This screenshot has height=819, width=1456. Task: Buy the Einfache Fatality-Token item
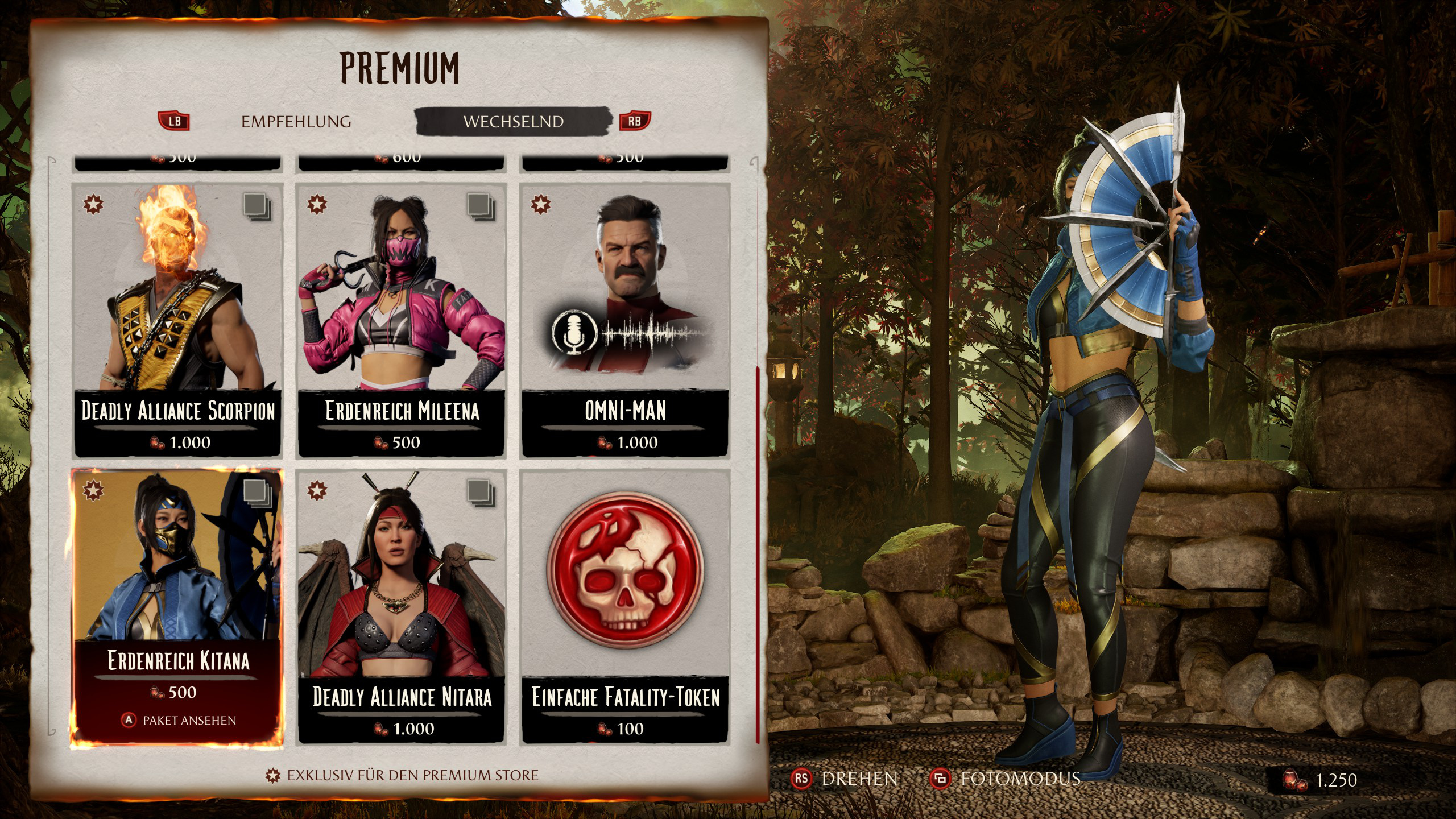[x=625, y=606]
